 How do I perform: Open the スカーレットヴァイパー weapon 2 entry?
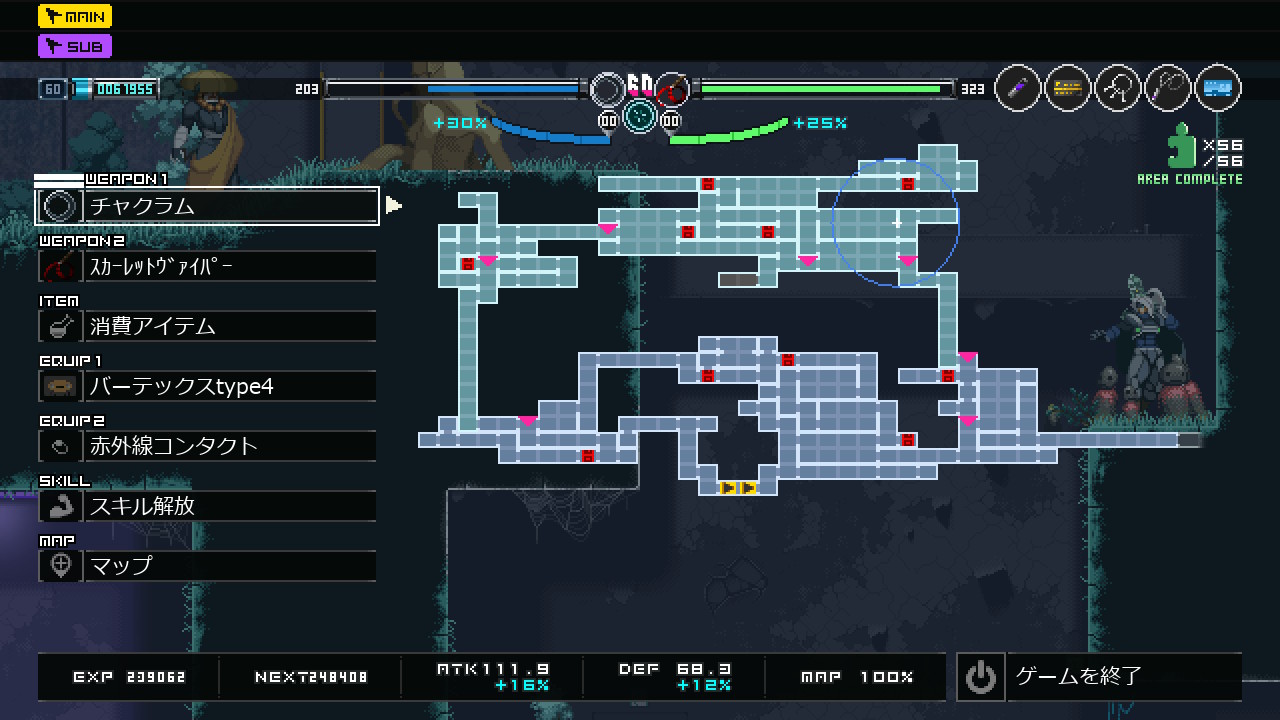(x=207, y=266)
